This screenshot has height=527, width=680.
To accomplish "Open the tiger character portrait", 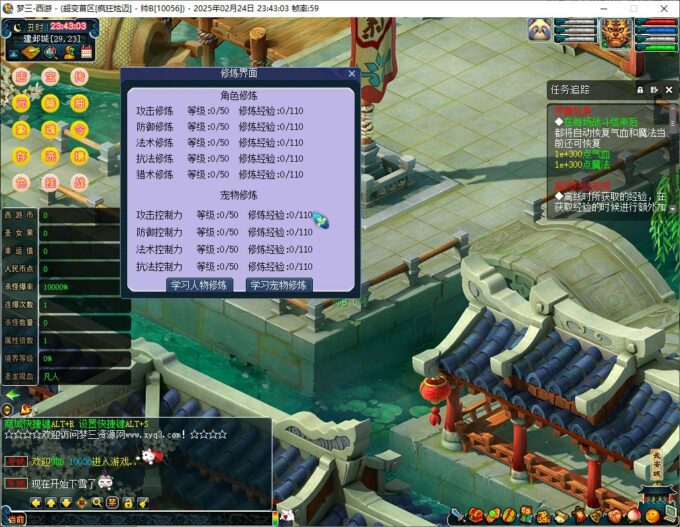I will point(615,30).
